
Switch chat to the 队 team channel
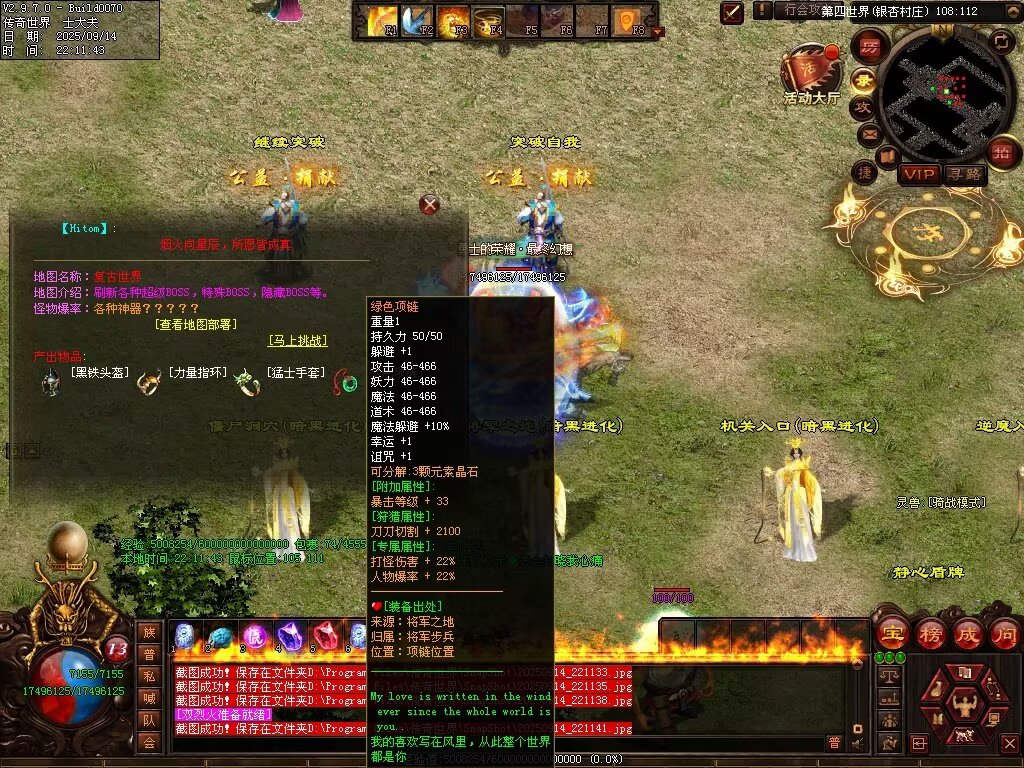(148, 720)
